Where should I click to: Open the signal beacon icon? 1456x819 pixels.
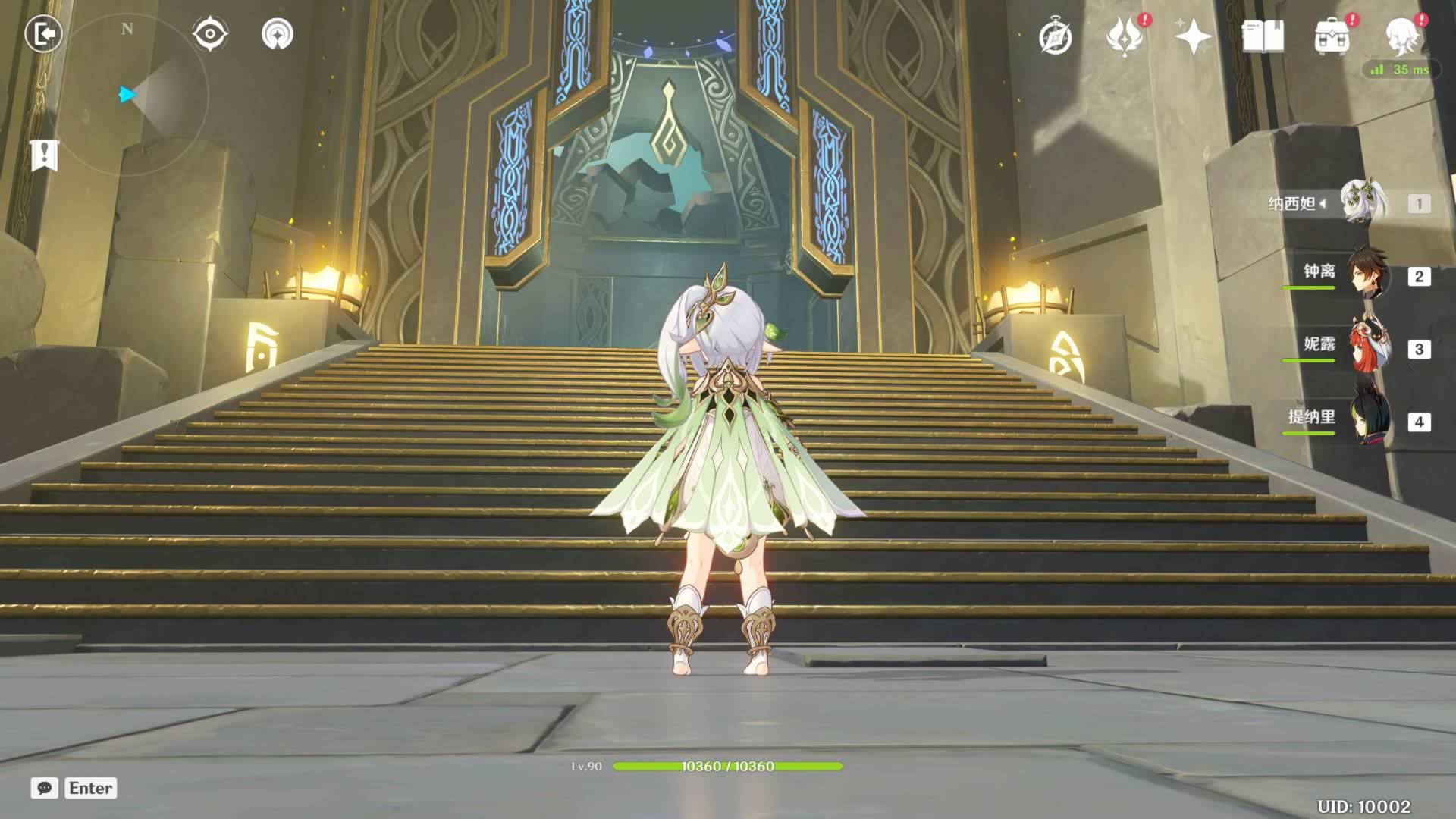(x=277, y=34)
